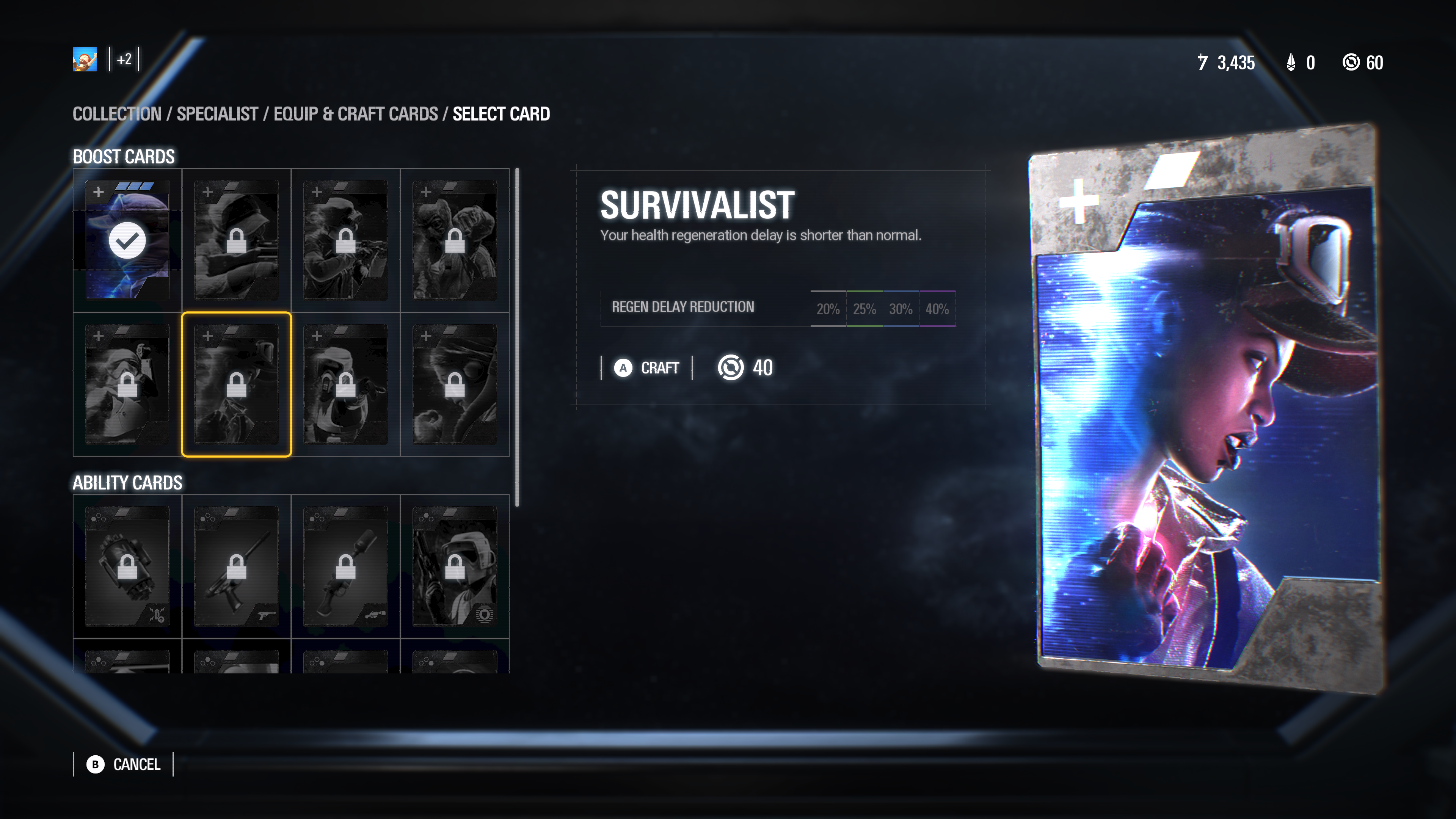Screen dimensions: 1456x819
Task: Go back to Collection in the breadcrumb
Action: tap(117, 114)
